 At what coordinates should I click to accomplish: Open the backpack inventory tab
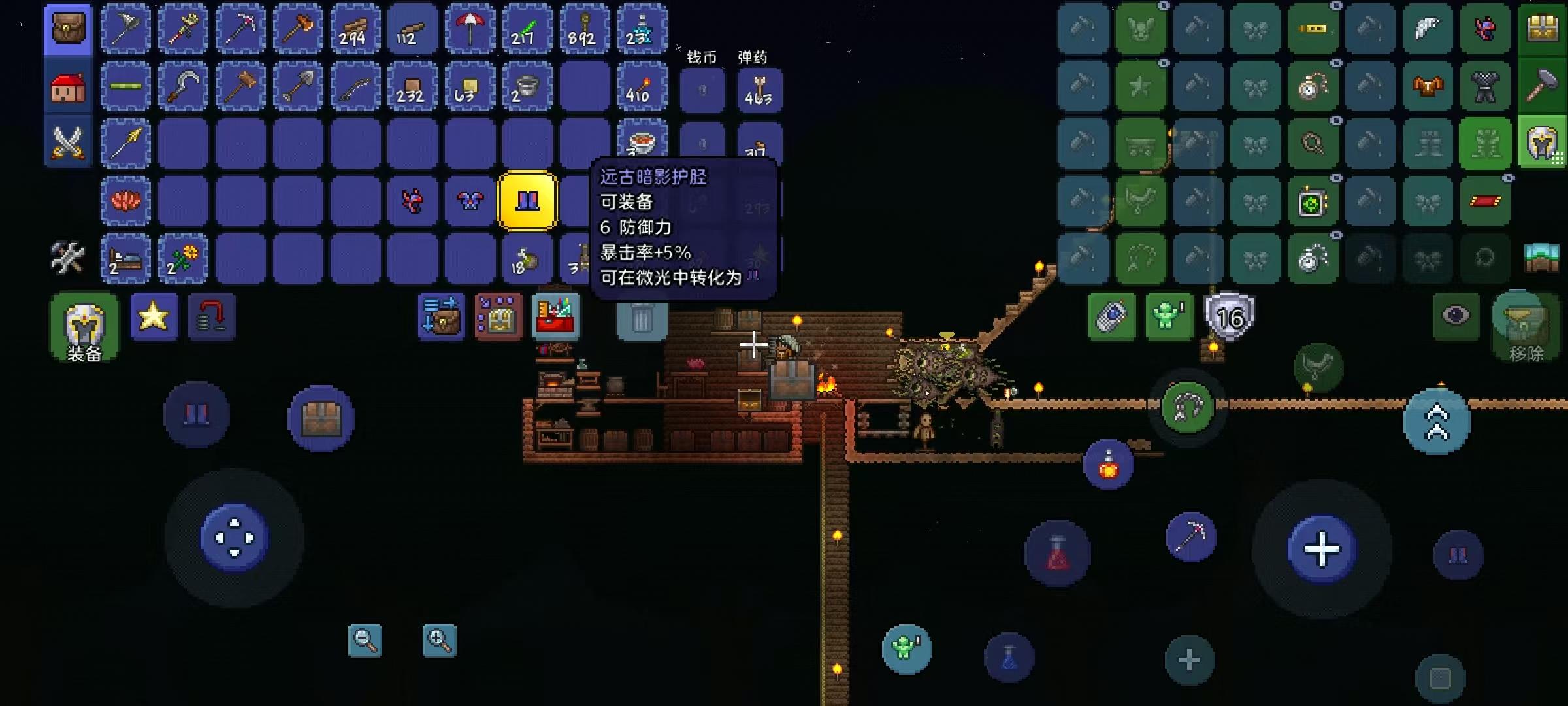[68, 29]
